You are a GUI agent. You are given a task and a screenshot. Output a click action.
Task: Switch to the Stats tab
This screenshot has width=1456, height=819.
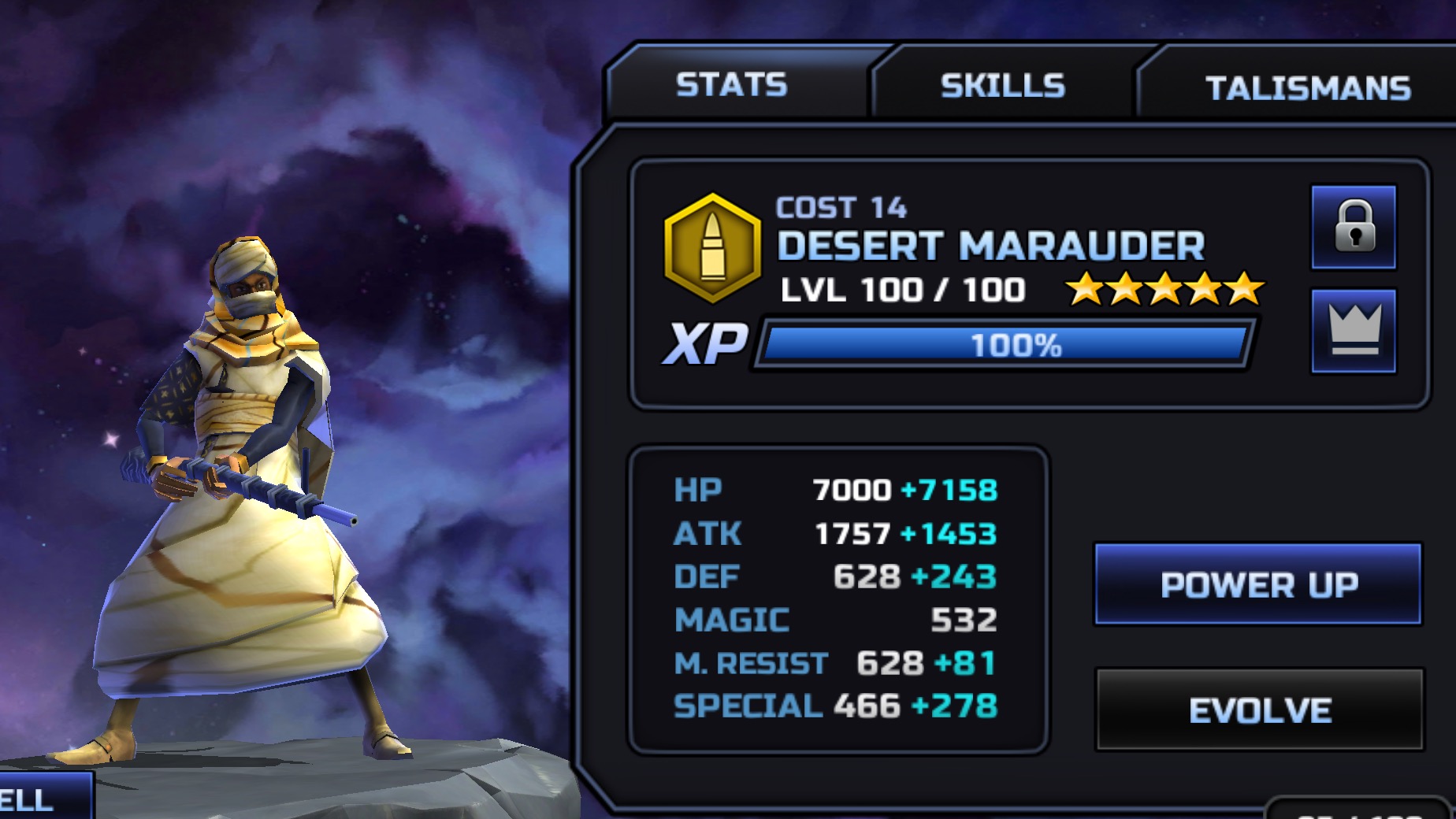[x=732, y=85]
